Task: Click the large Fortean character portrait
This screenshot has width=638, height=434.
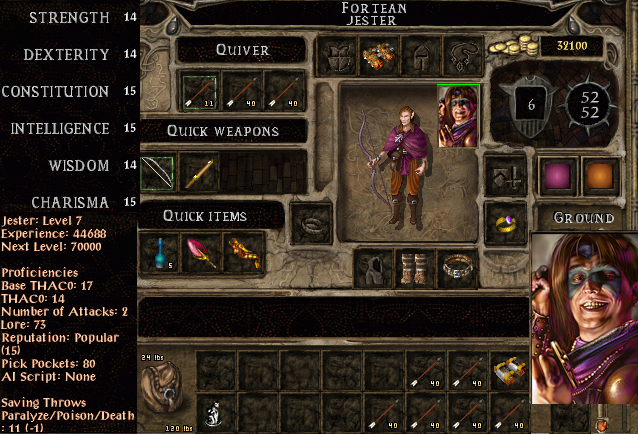Action: click(x=584, y=318)
